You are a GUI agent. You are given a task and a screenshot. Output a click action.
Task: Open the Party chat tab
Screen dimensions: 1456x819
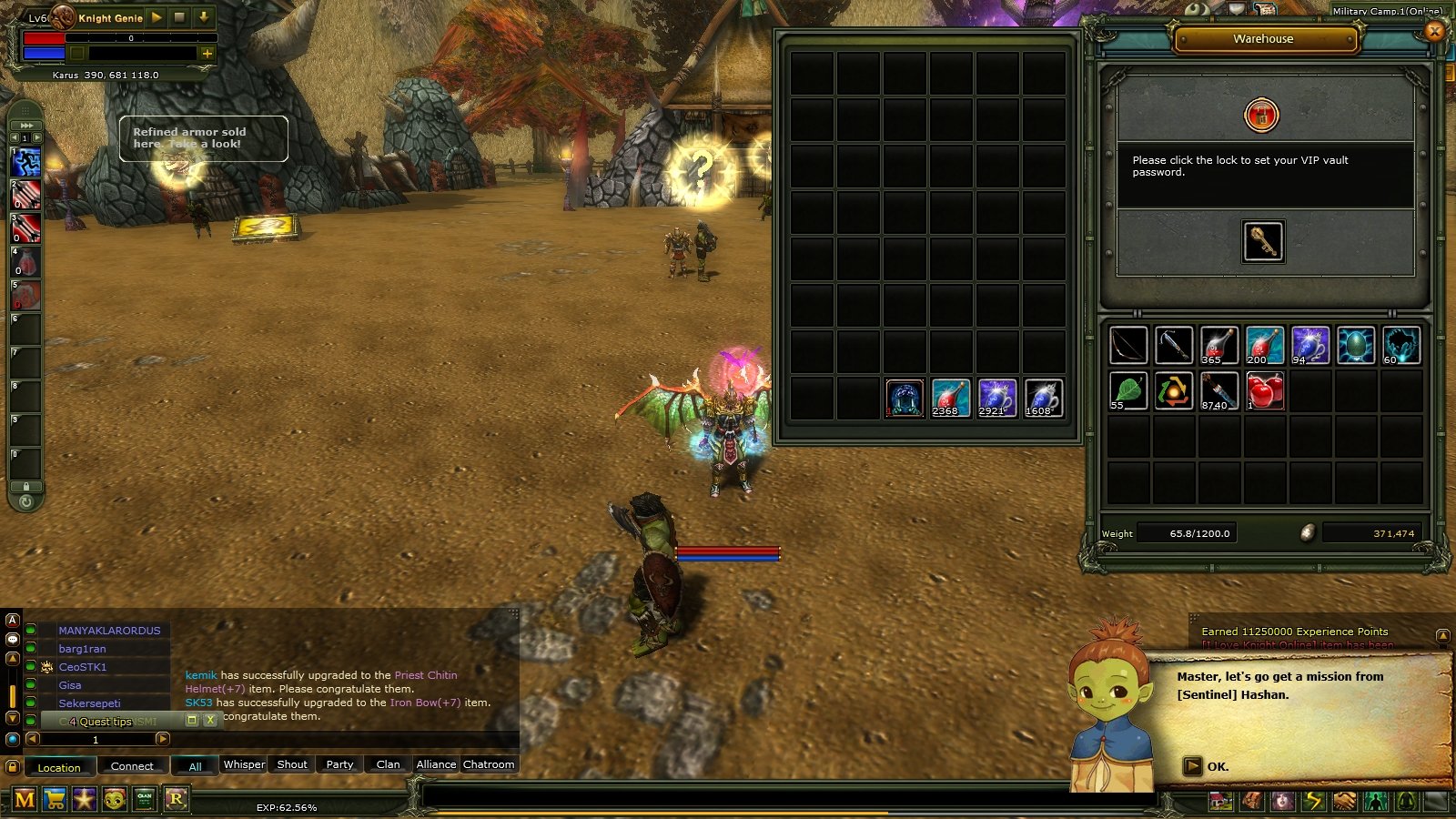pyautogui.click(x=339, y=764)
